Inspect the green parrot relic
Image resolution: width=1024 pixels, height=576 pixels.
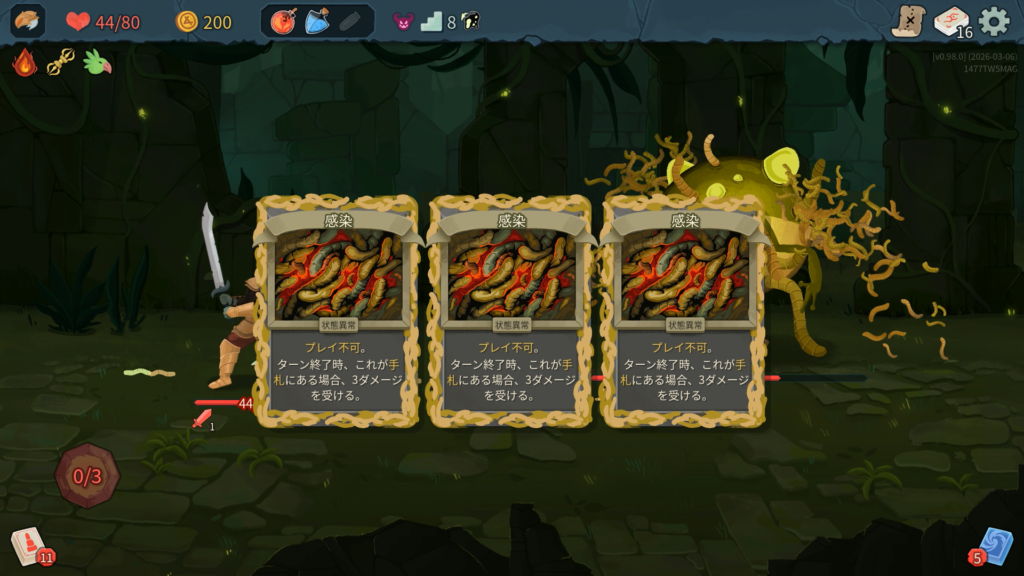point(97,63)
